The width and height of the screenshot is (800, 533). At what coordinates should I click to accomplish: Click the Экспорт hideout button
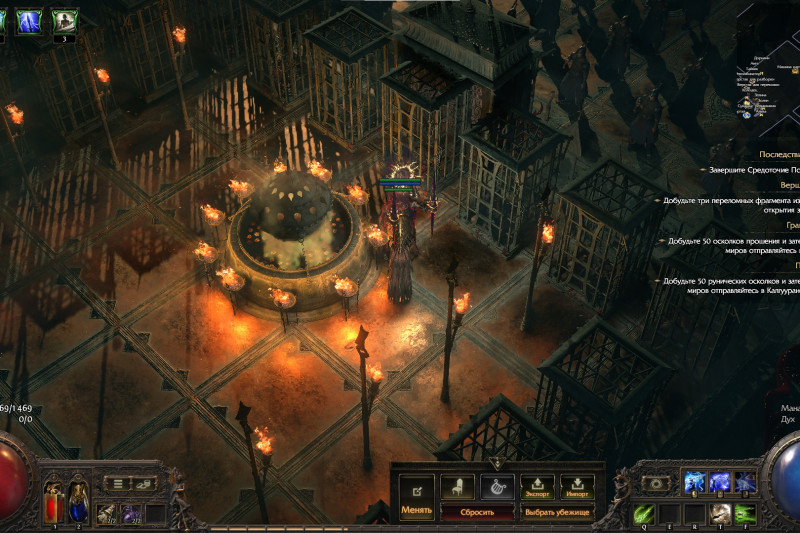(537, 487)
